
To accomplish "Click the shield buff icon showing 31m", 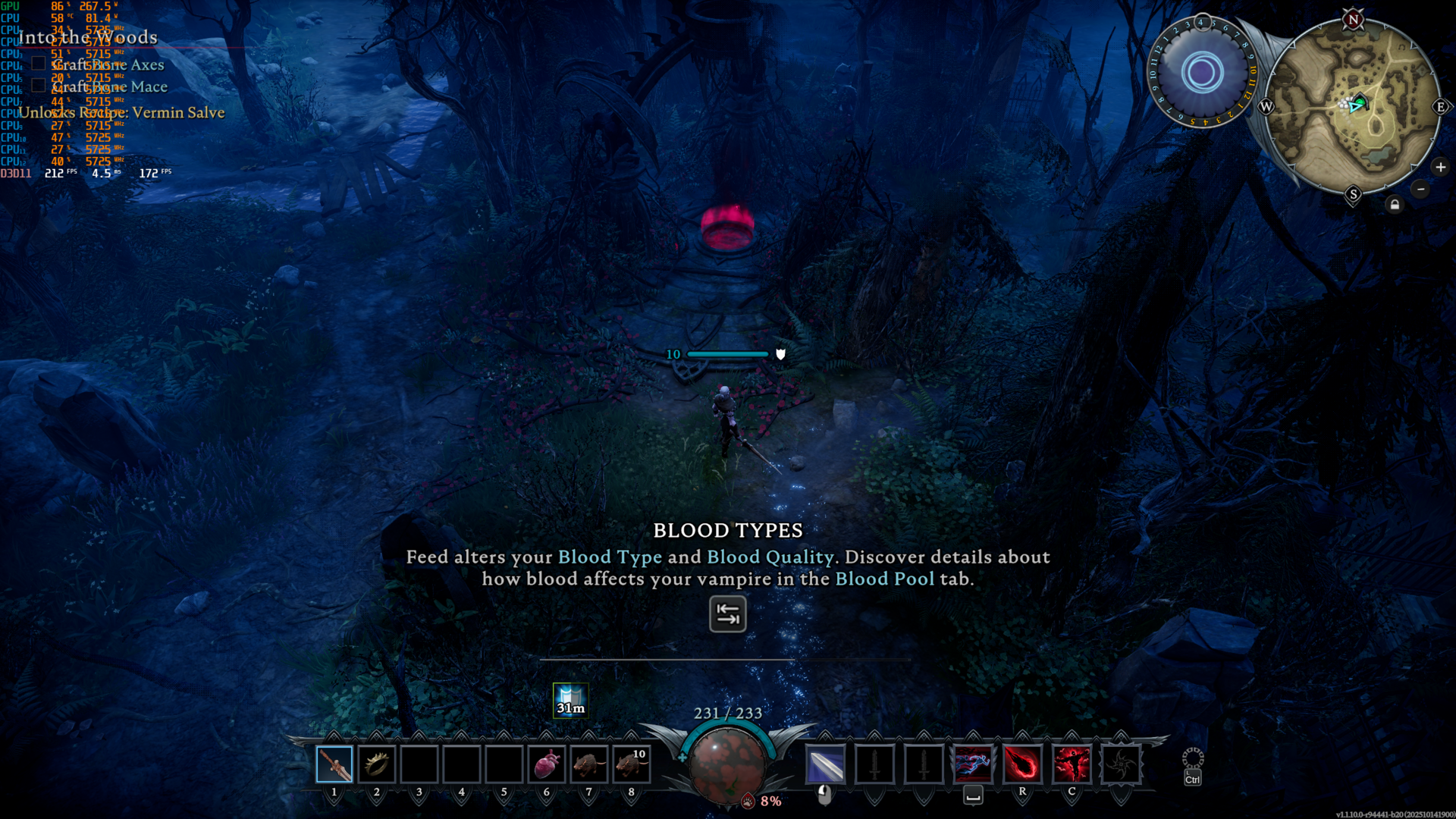I will coord(570,700).
